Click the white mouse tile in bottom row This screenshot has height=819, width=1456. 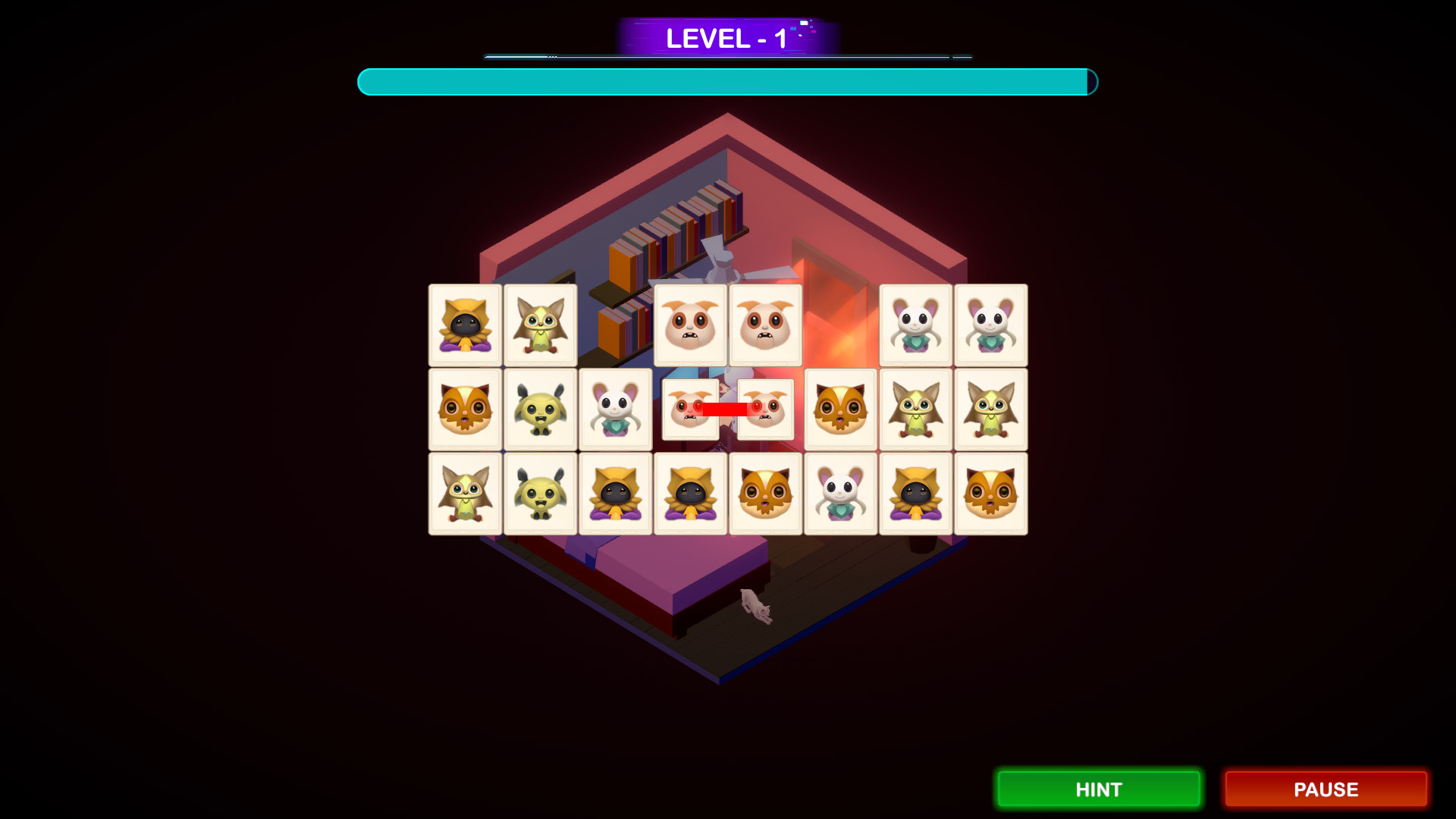pos(839,493)
